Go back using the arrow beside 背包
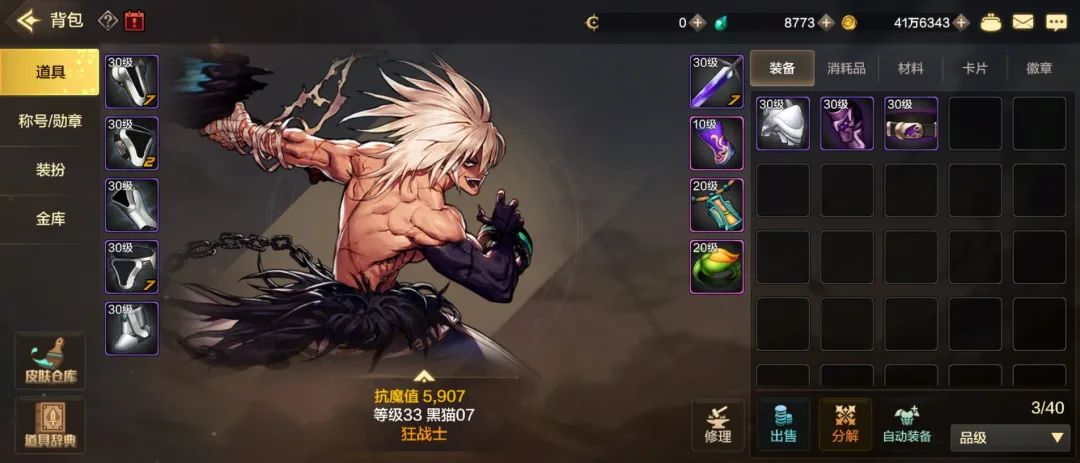The height and width of the screenshot is (463, 1080). pyautogui.click(x=27, y=20)
